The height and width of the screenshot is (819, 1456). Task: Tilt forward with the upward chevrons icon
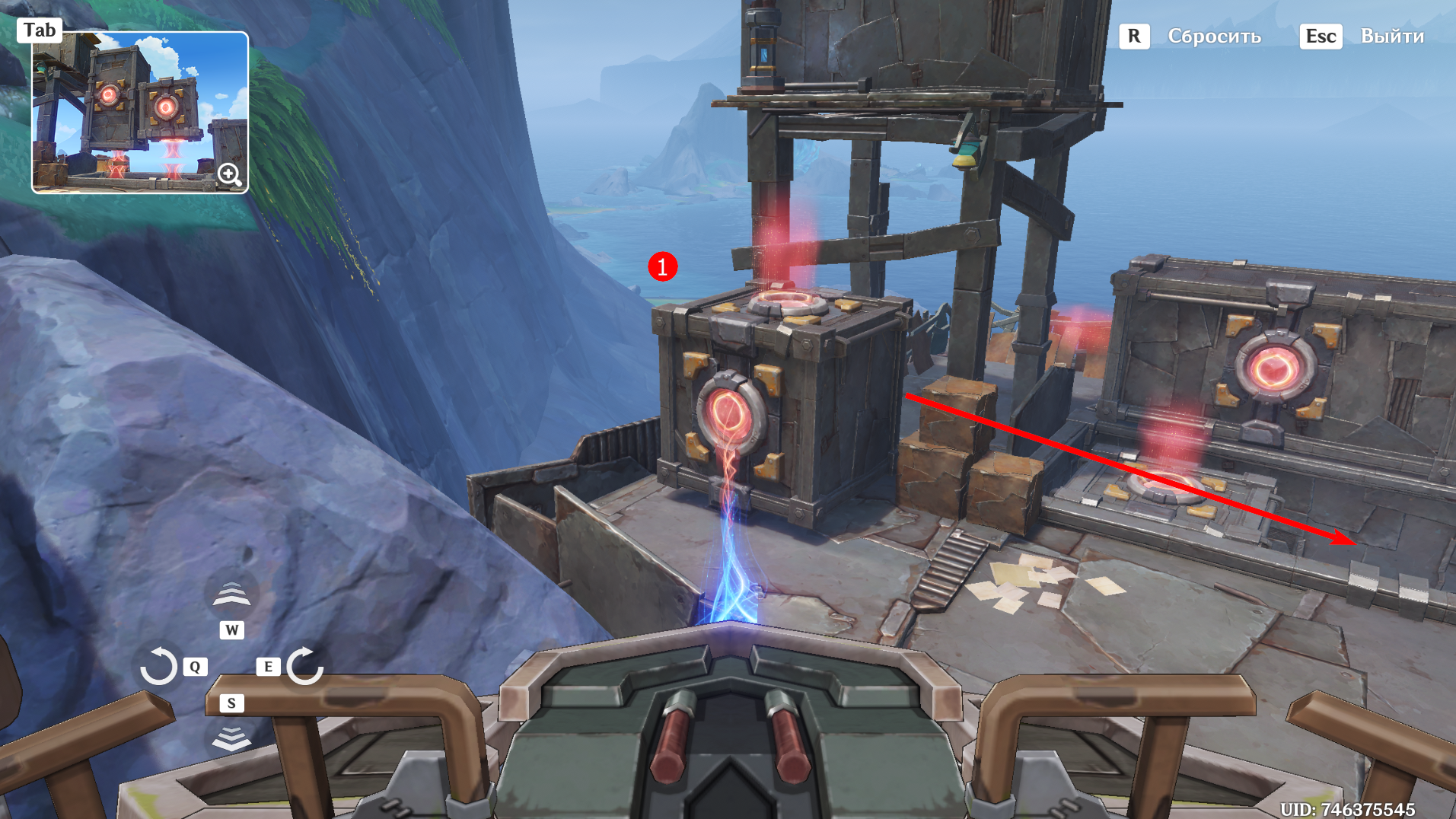click(231, 594)
